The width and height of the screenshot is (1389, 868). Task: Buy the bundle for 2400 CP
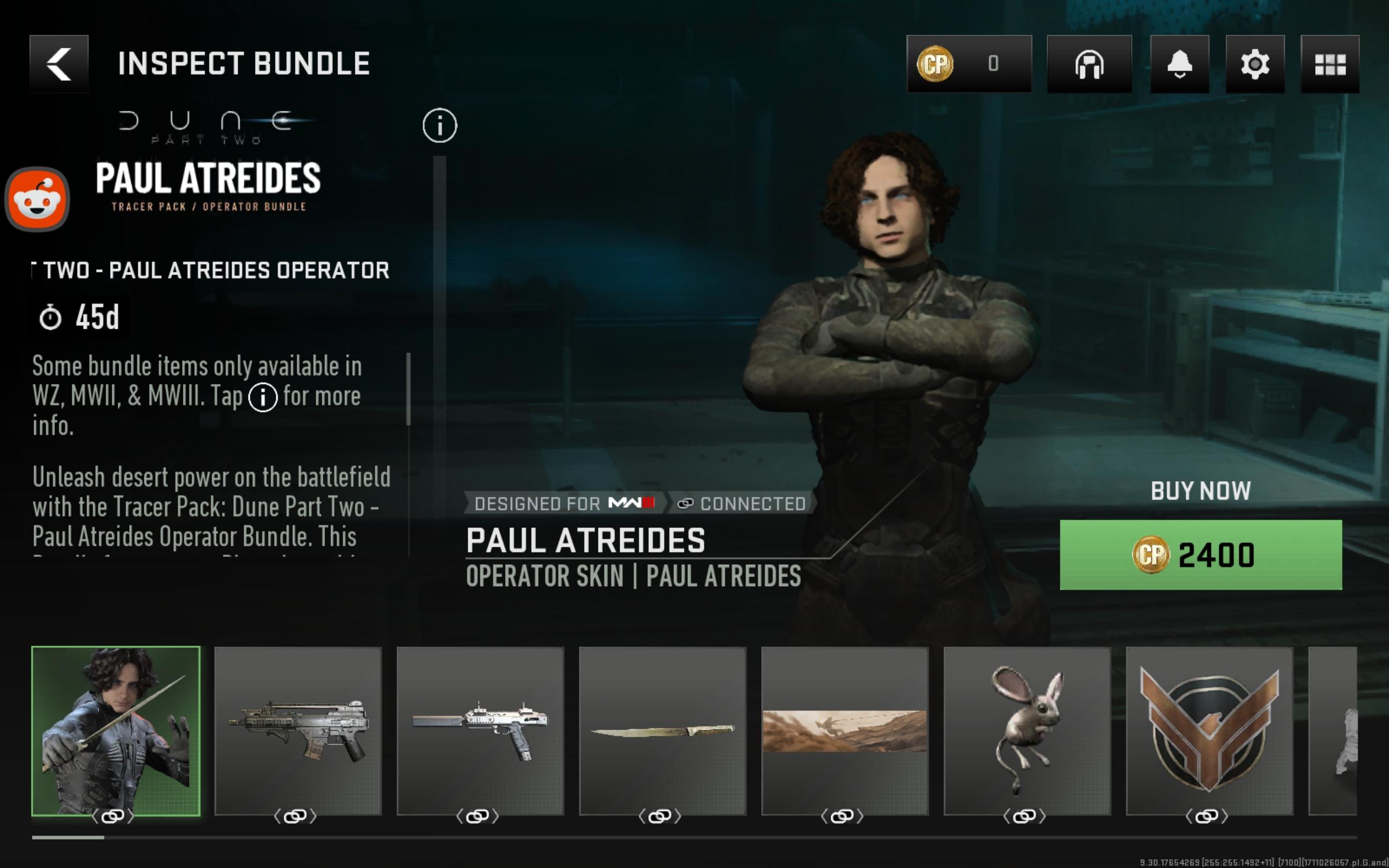tap(1200, 554)
